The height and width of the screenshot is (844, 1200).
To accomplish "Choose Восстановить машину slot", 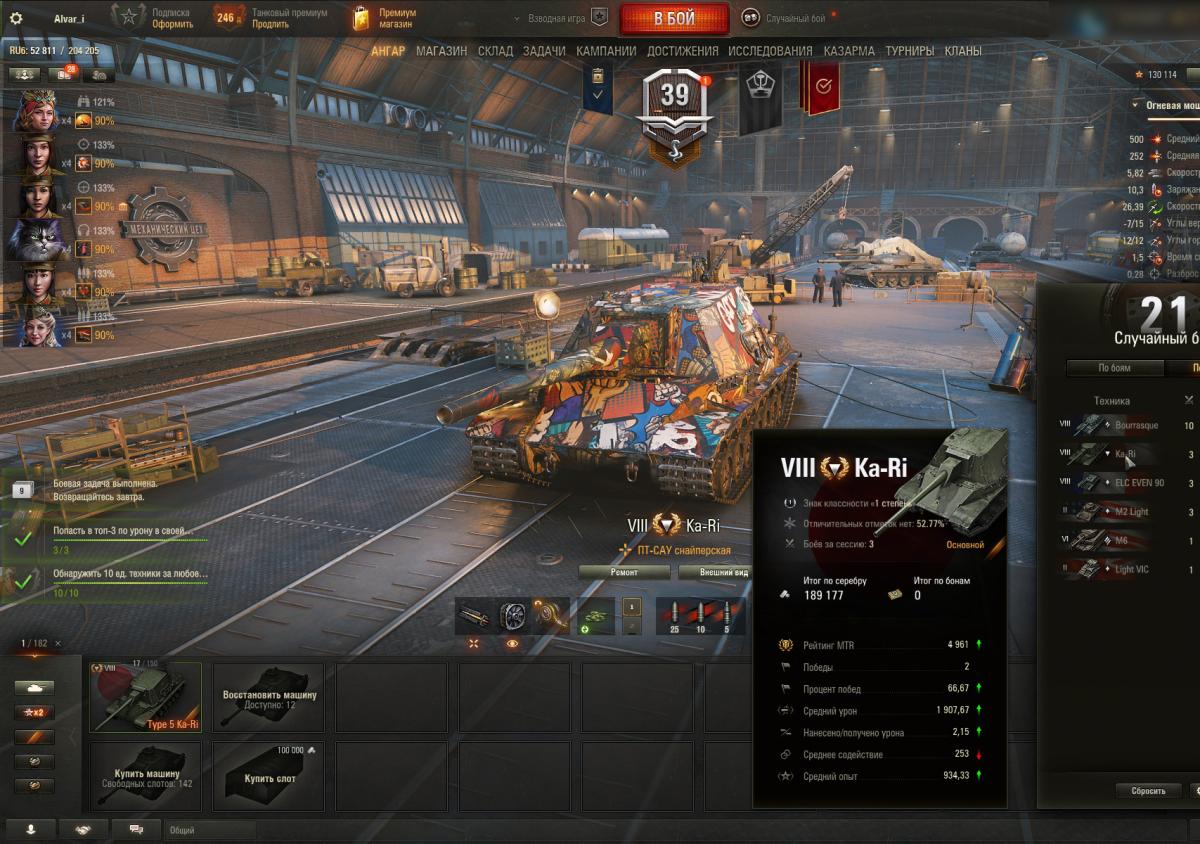I will point(269,697).
